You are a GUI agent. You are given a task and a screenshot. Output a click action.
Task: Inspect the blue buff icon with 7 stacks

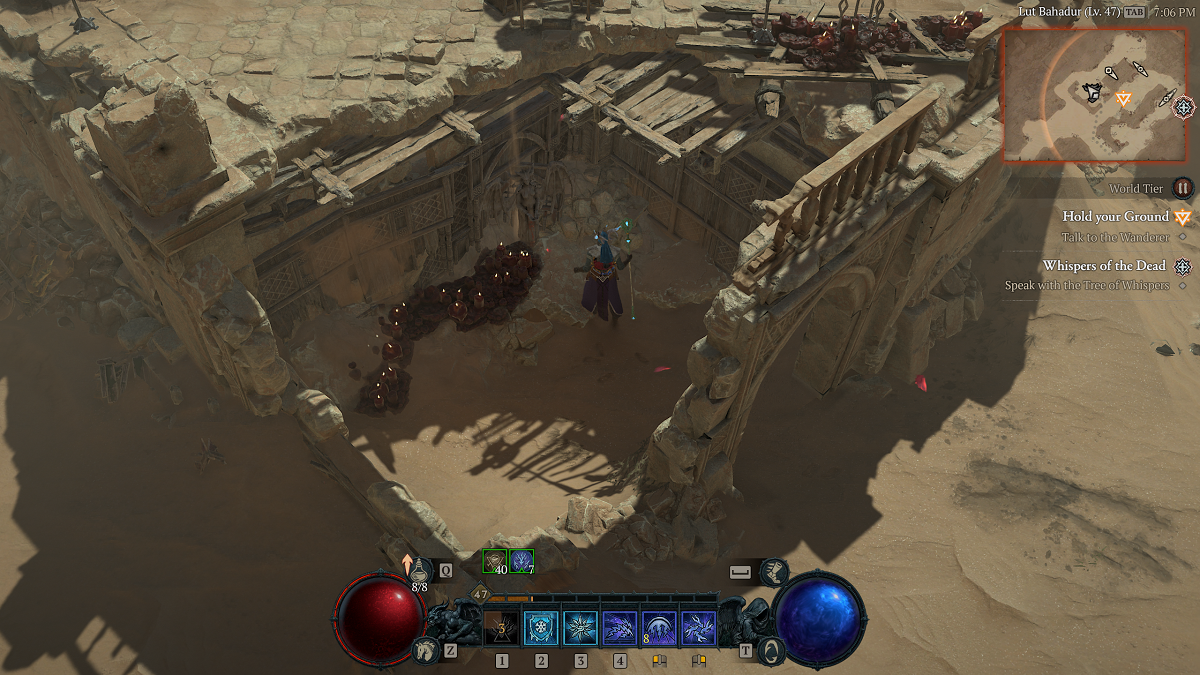(x=521, y=562)
